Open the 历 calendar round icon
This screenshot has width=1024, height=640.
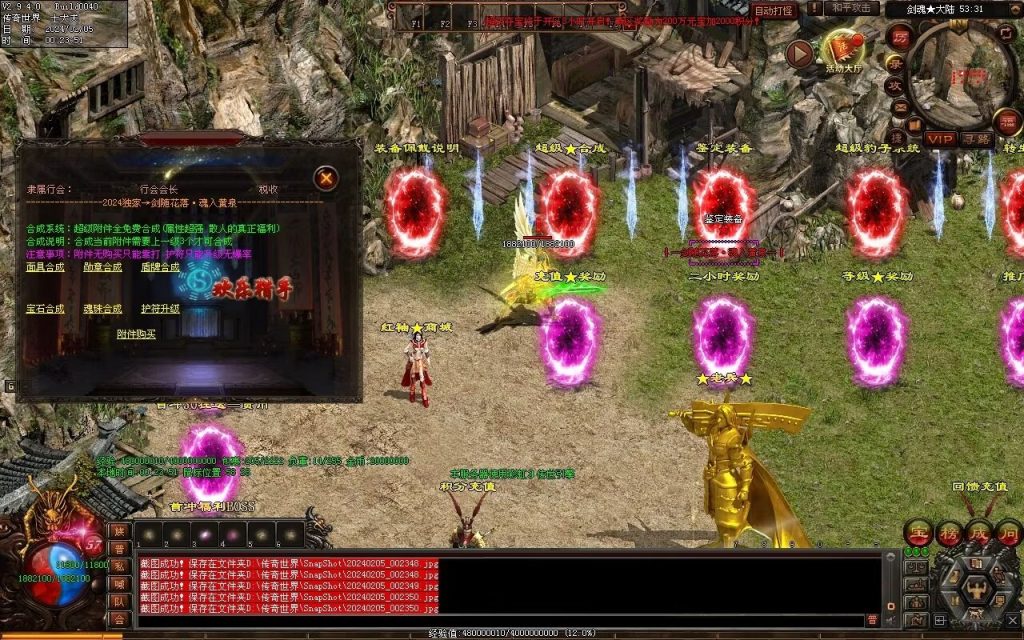(898, 35)
